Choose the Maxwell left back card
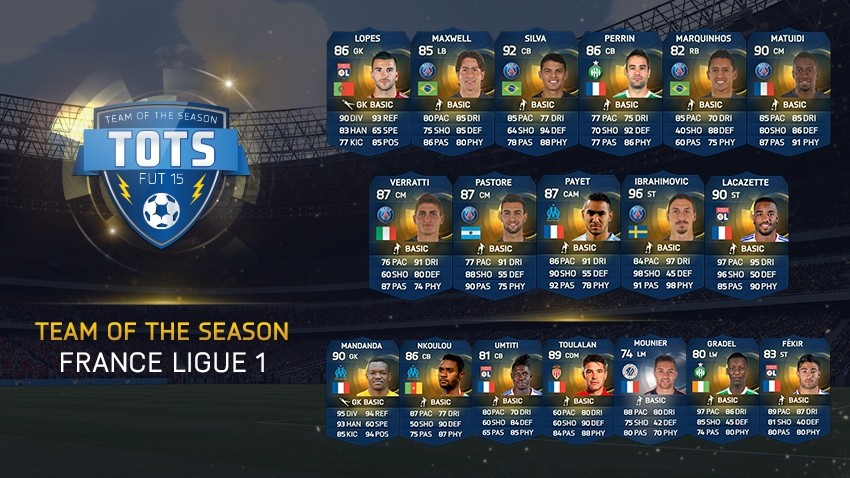850x478 pixels. tap(452, 90)
